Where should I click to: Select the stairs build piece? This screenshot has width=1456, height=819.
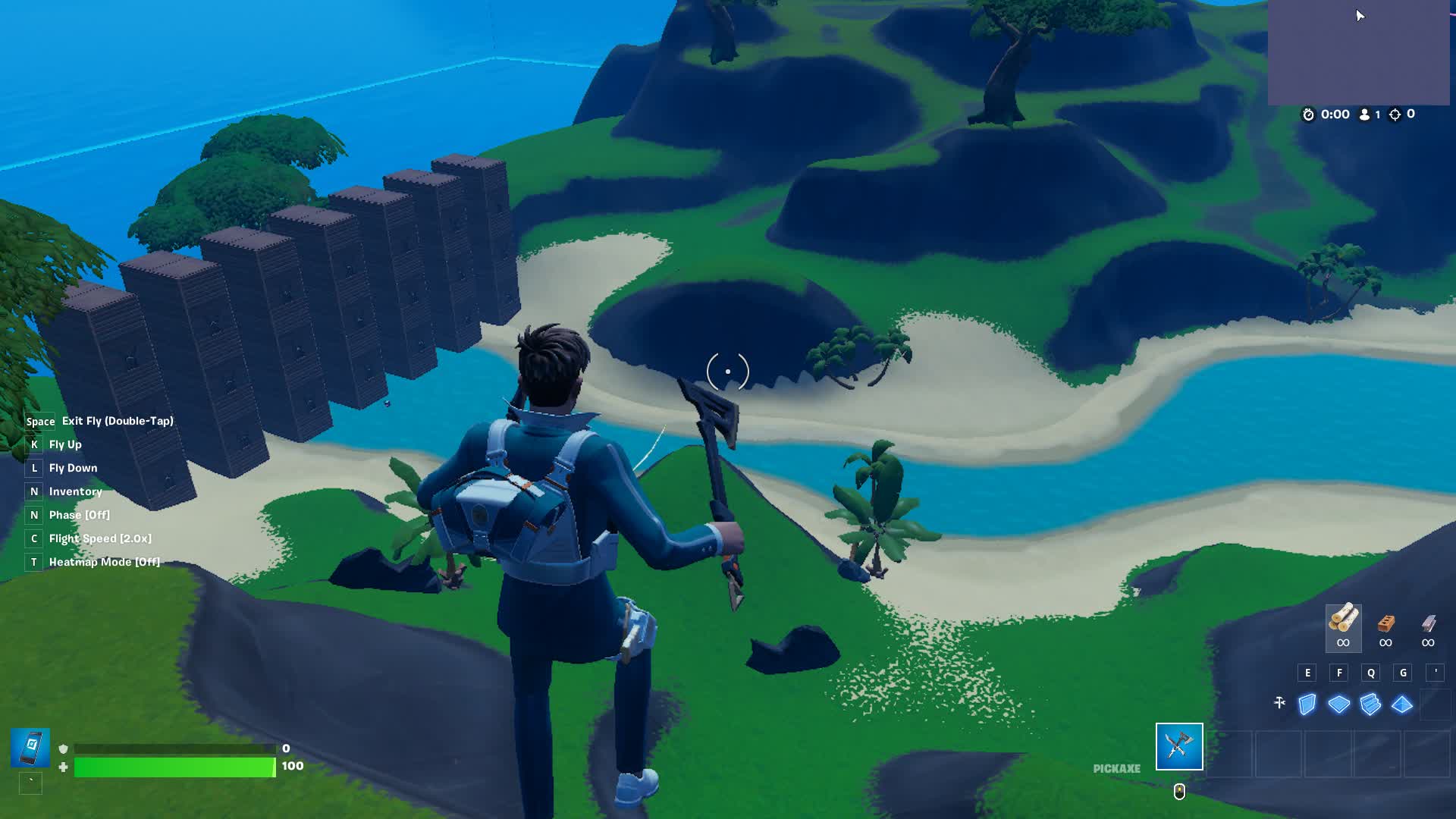(1371, 704)
